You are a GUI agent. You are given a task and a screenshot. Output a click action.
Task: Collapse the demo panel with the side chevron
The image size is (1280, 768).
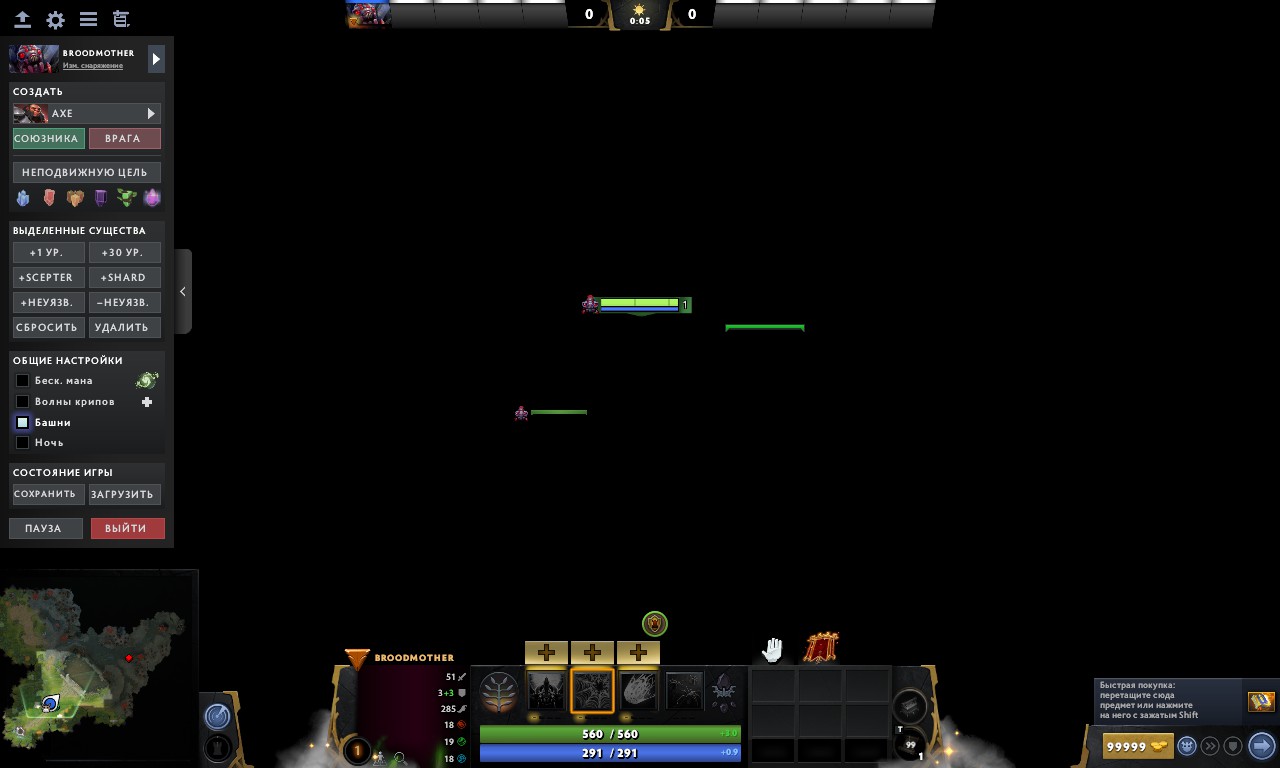click(183, 291)
